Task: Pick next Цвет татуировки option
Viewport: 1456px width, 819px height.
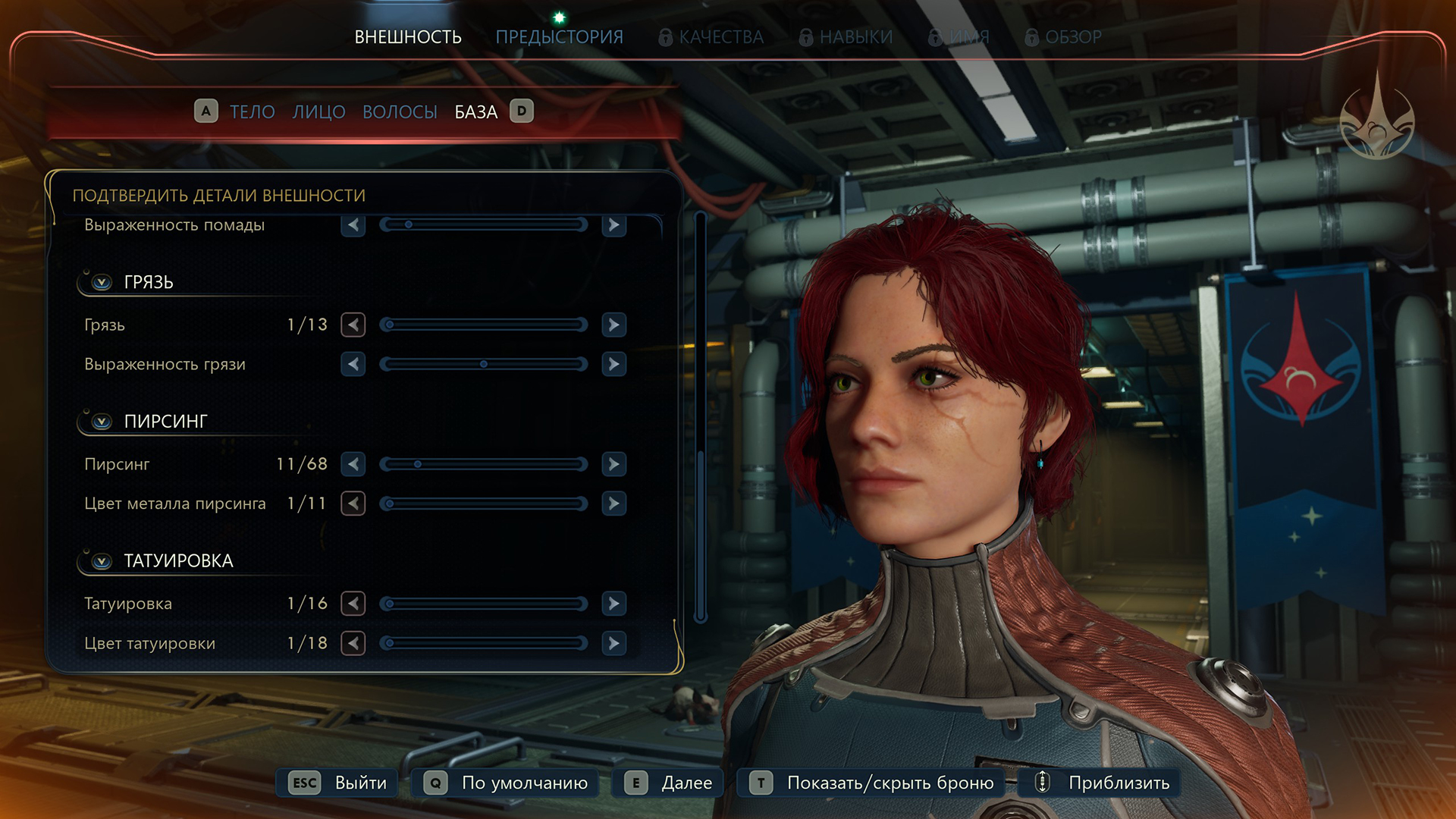Action: pos(613,643)
